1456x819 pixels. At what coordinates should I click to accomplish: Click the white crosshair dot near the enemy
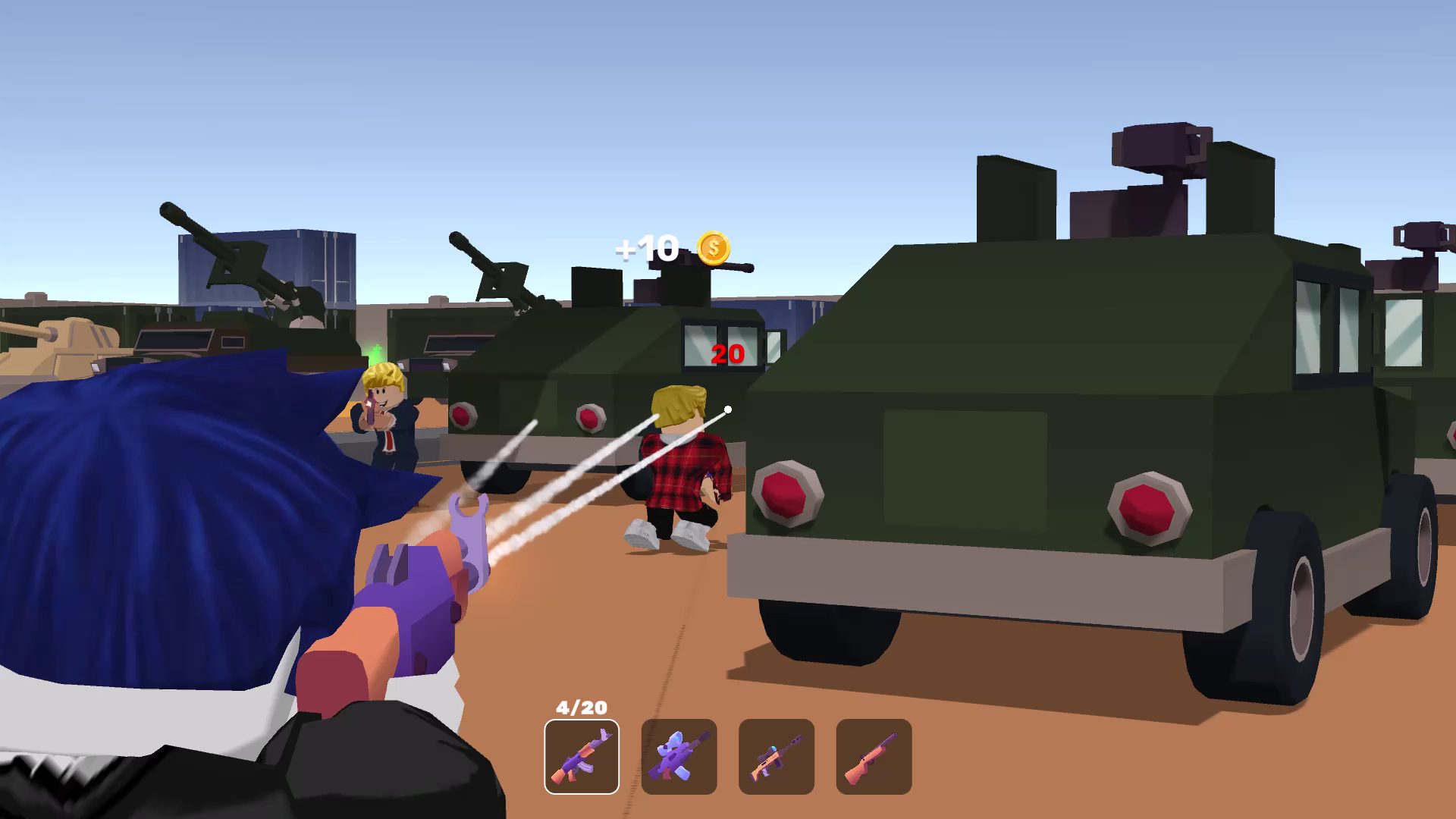729,408
